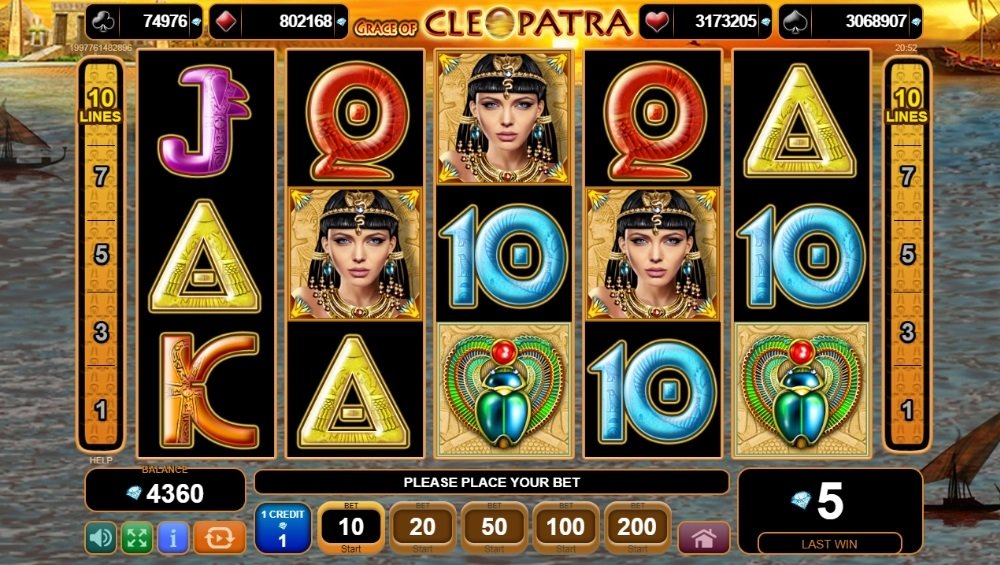This screenshot has height=565, width=1000.
Task: Change the 1 Credit denomination button
Action: click(x=282, y=528)
